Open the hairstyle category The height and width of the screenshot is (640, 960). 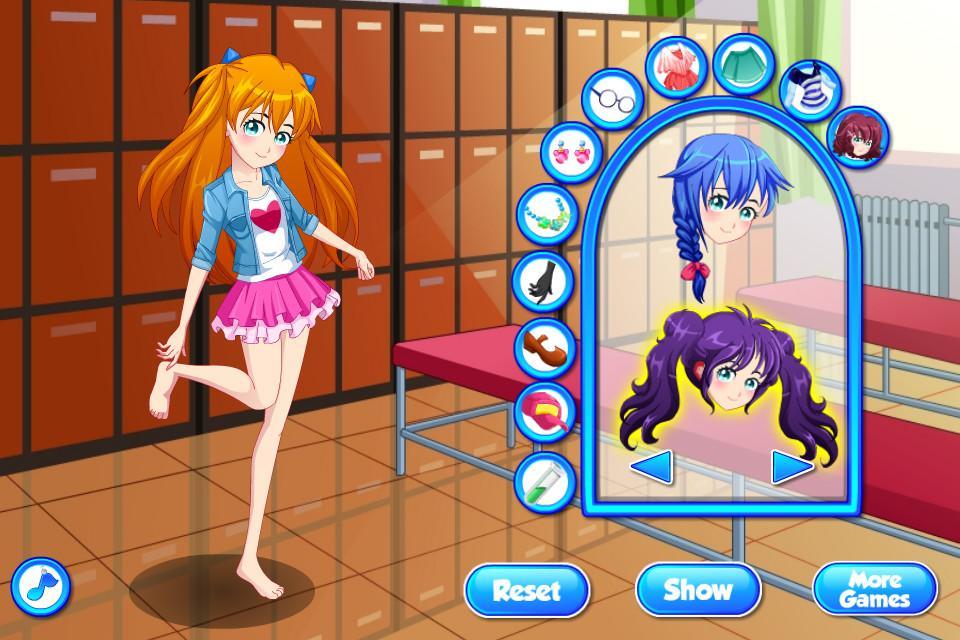pyautogui.click(x=861, y=135)
